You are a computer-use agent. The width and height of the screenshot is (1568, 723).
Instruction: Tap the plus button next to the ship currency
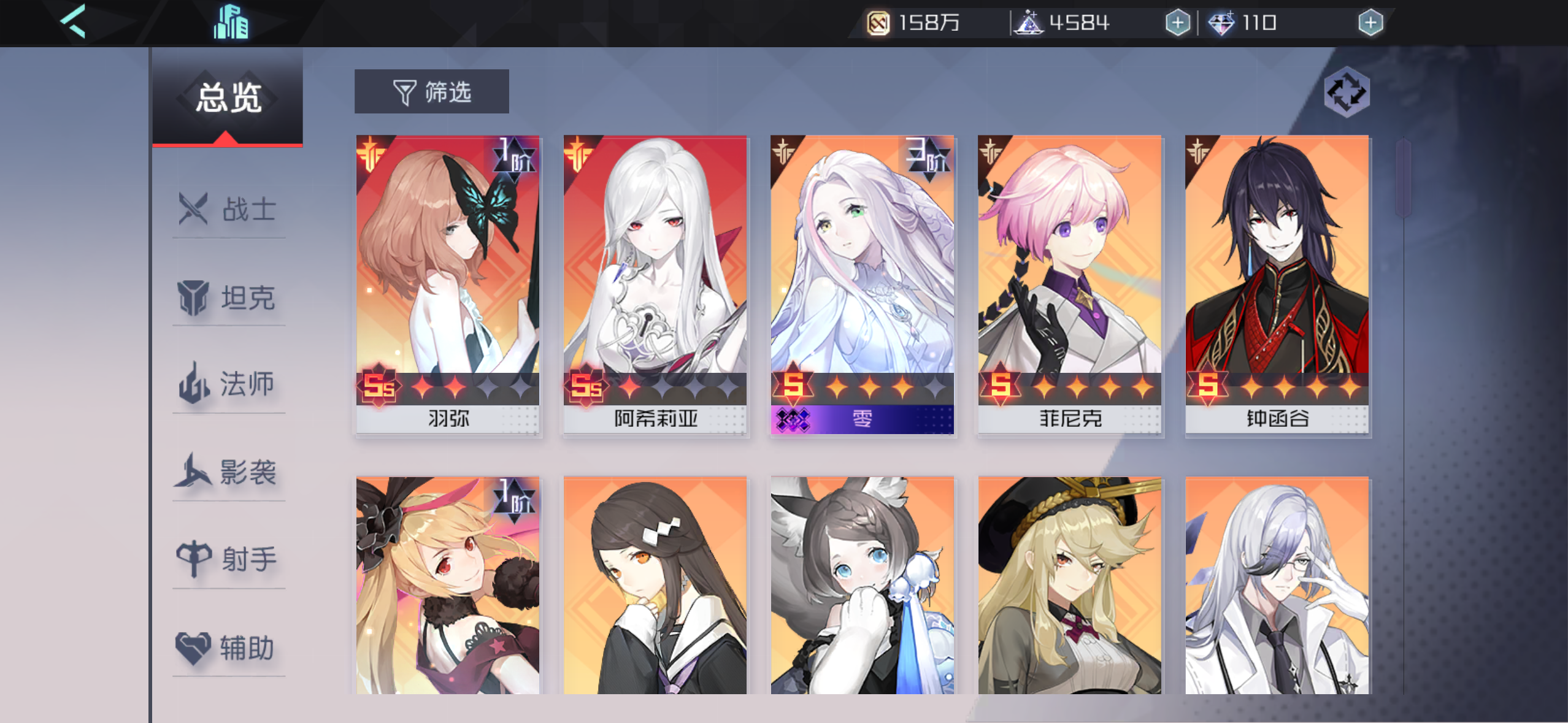coord(1177,24)
